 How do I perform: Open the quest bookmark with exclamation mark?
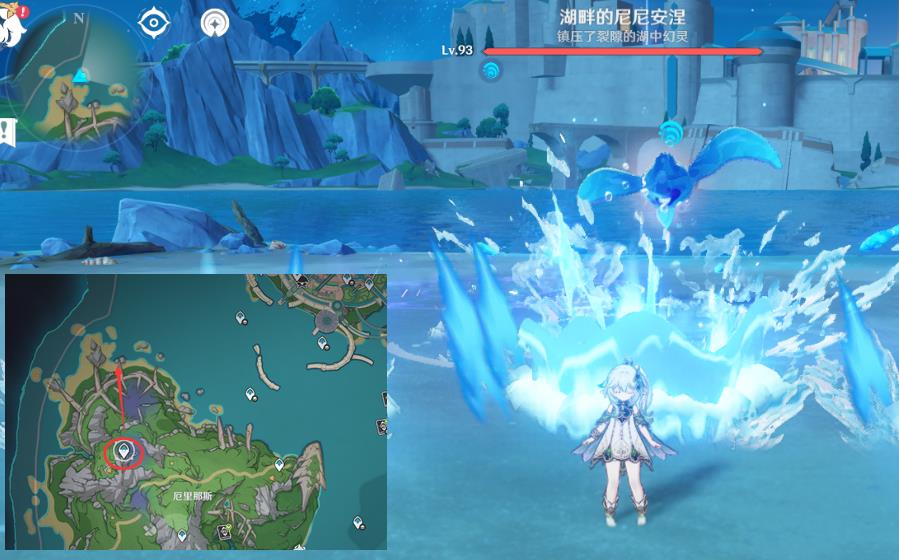(7, 130)
